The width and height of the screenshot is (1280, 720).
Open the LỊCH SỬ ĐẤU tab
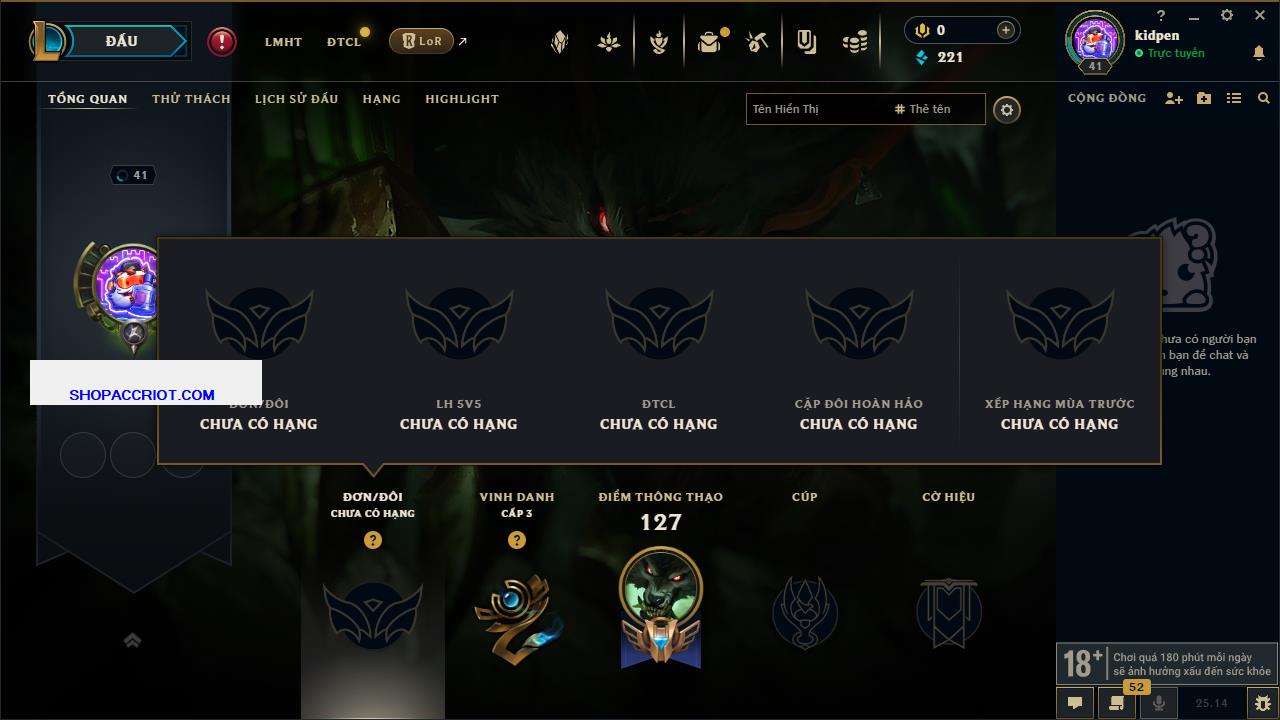(296, 99)
